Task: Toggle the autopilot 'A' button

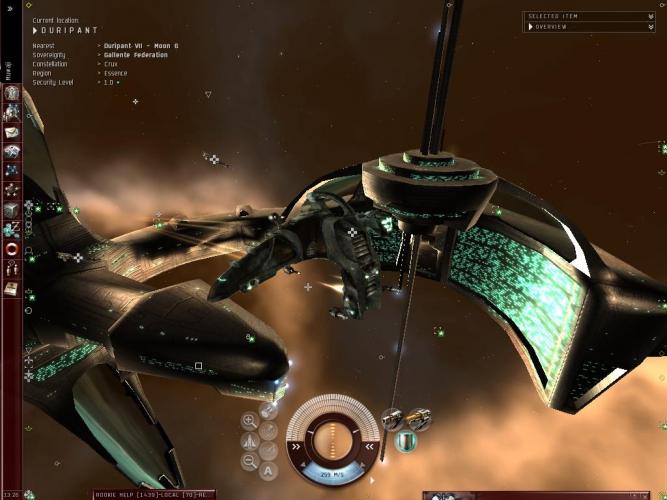Action: pos(268,471)
